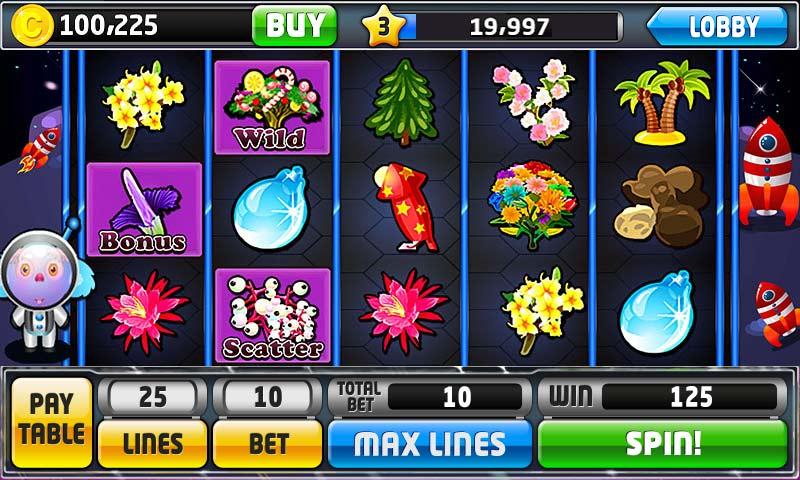Image resolution: width=800 pixels, height=480 pixels.
Task: Adjust the Bet amount
Action: coord(267,443)
